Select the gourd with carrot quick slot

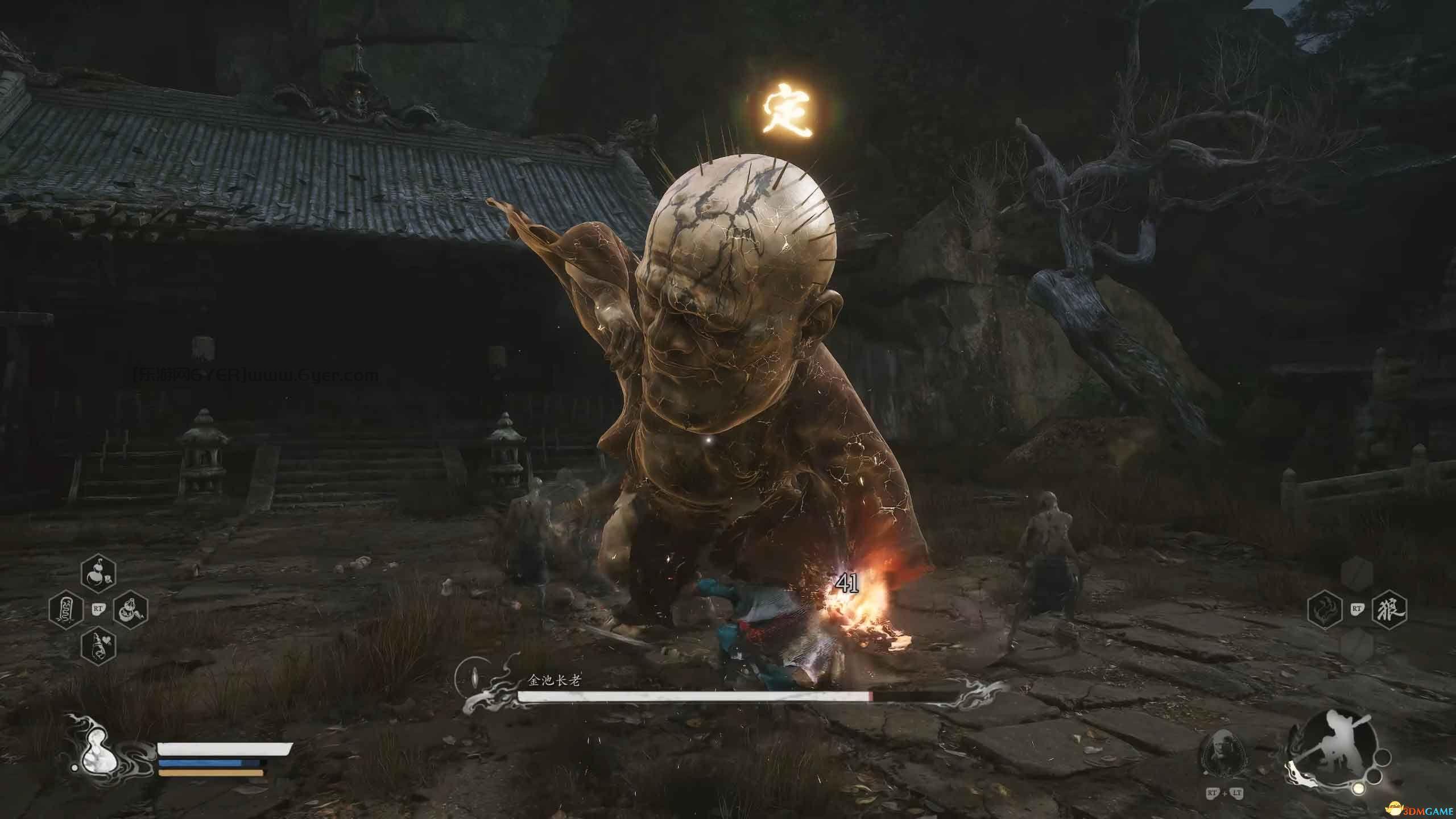(x=130, y=610)
